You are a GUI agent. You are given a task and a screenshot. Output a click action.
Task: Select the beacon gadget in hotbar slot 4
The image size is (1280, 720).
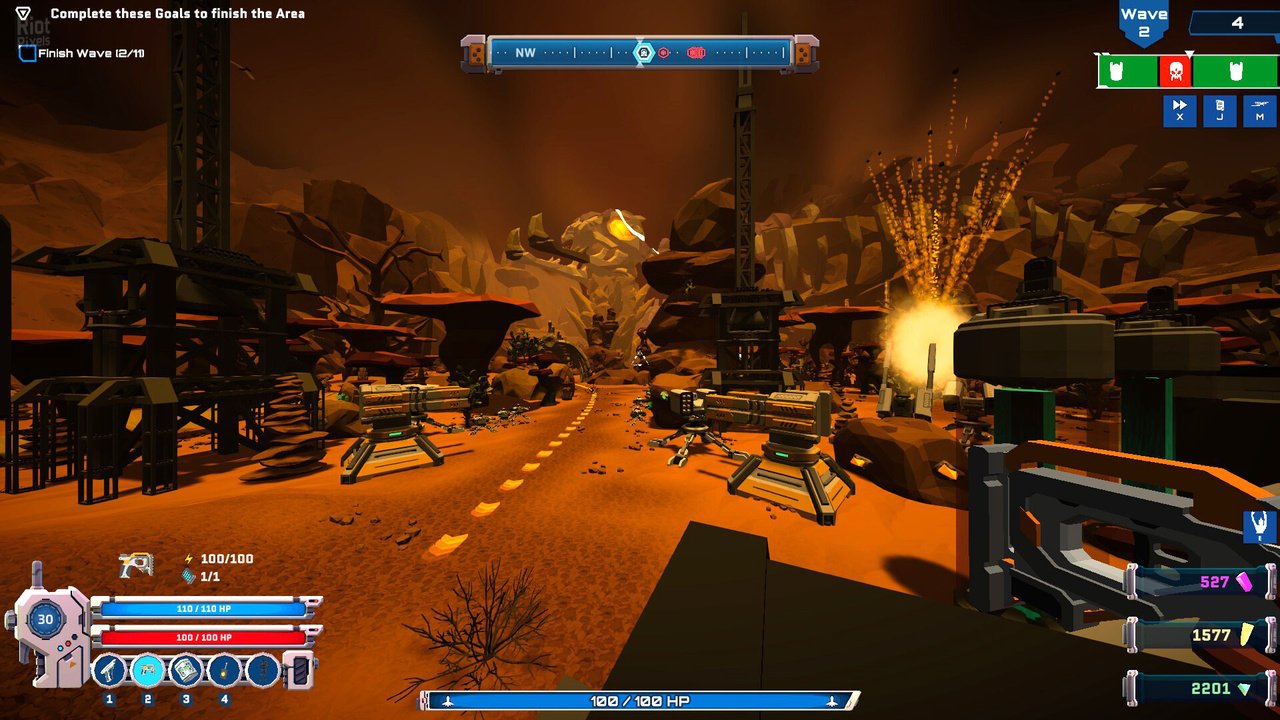(x=222, y=670)
